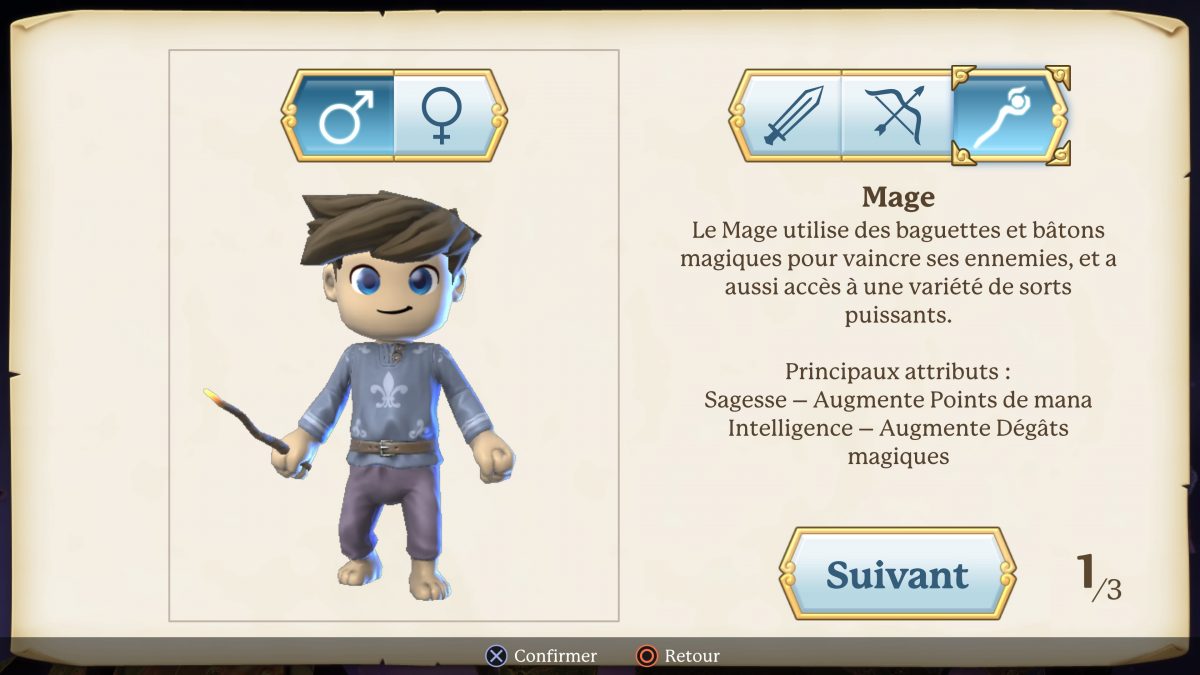Select the magic staff Mage class
Viewport: 1200px width, 675px height.
point(1003,116)
